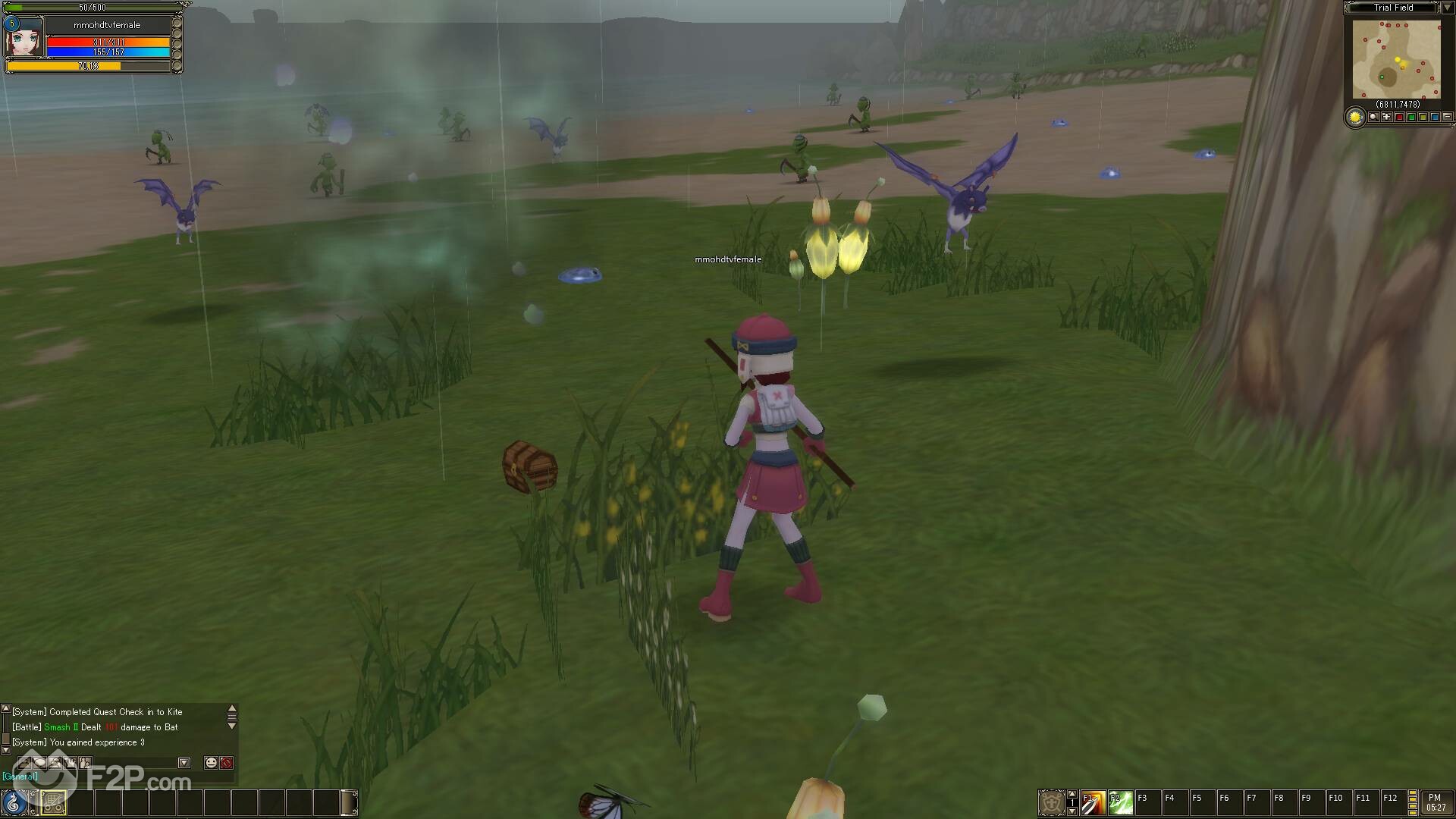This screenshot has width=1456, height=819.
Task: Open the emoticon smiley face menu
Action: point(211,763)
